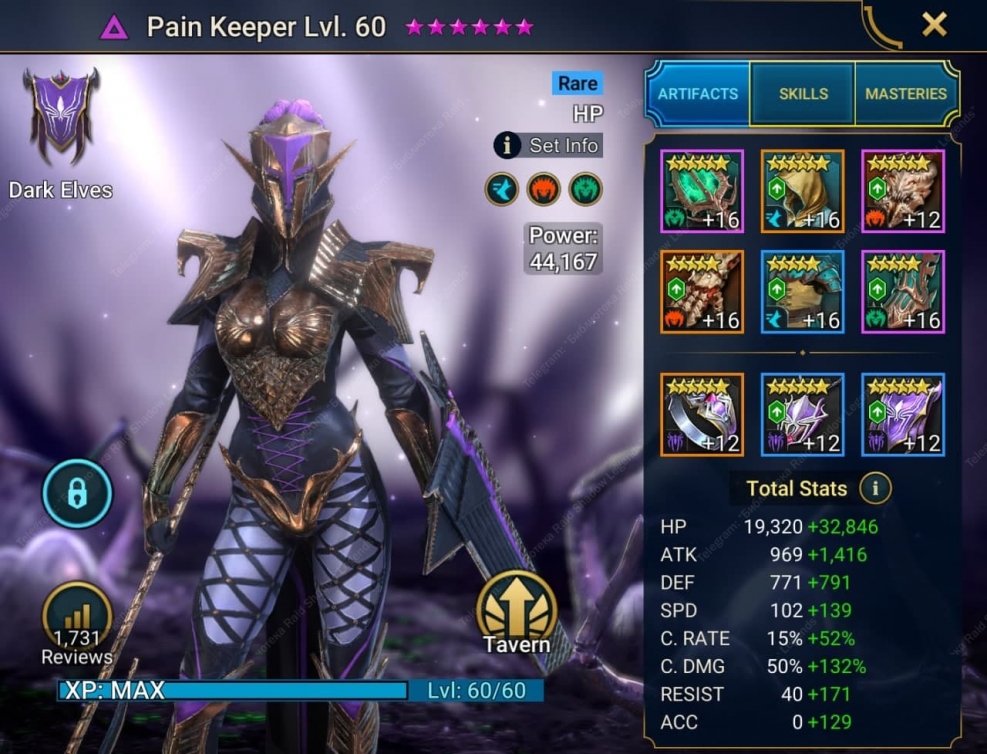Select the skeletal gauntlets artifact
Viewport: 987px width, 754px height.
[702, 291]
